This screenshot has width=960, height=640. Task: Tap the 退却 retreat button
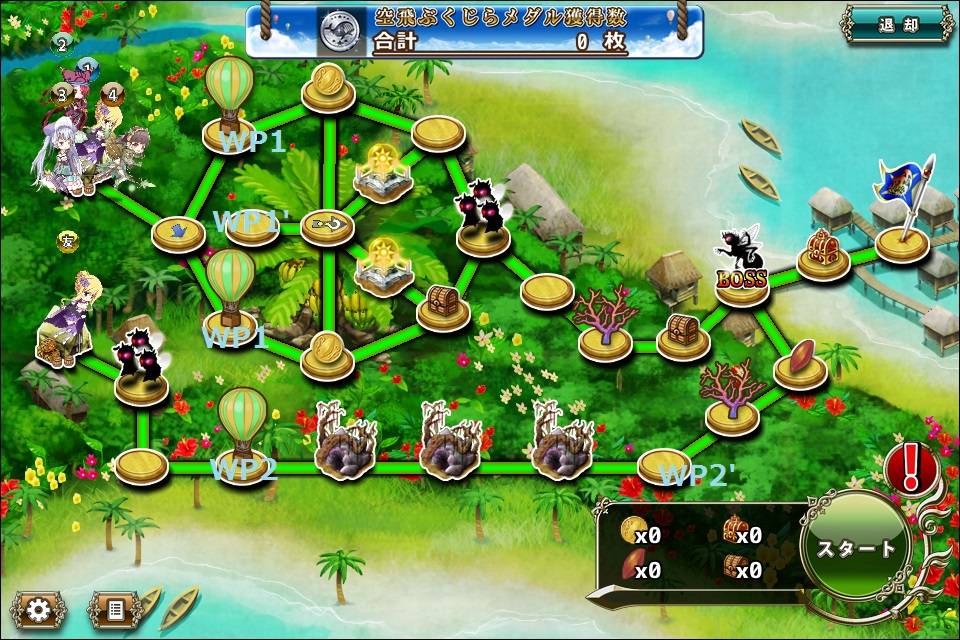(x=896, y=25)
